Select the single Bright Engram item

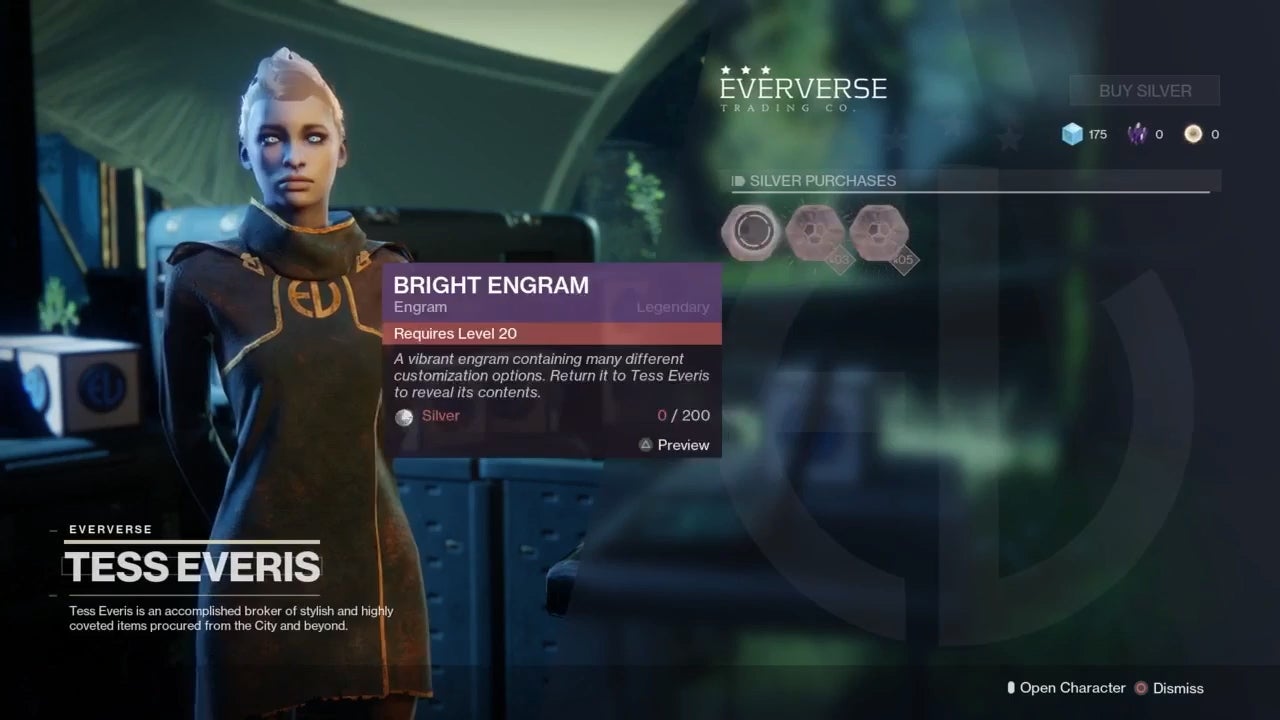[x=751, y=231]
